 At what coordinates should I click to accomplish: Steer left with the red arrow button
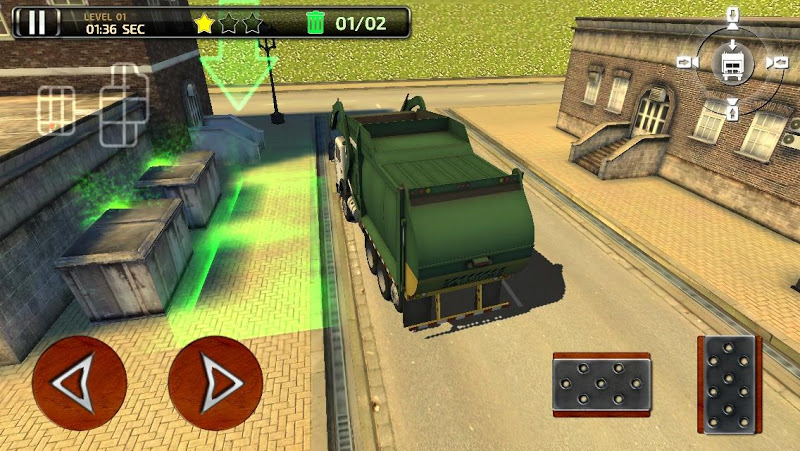79,382
